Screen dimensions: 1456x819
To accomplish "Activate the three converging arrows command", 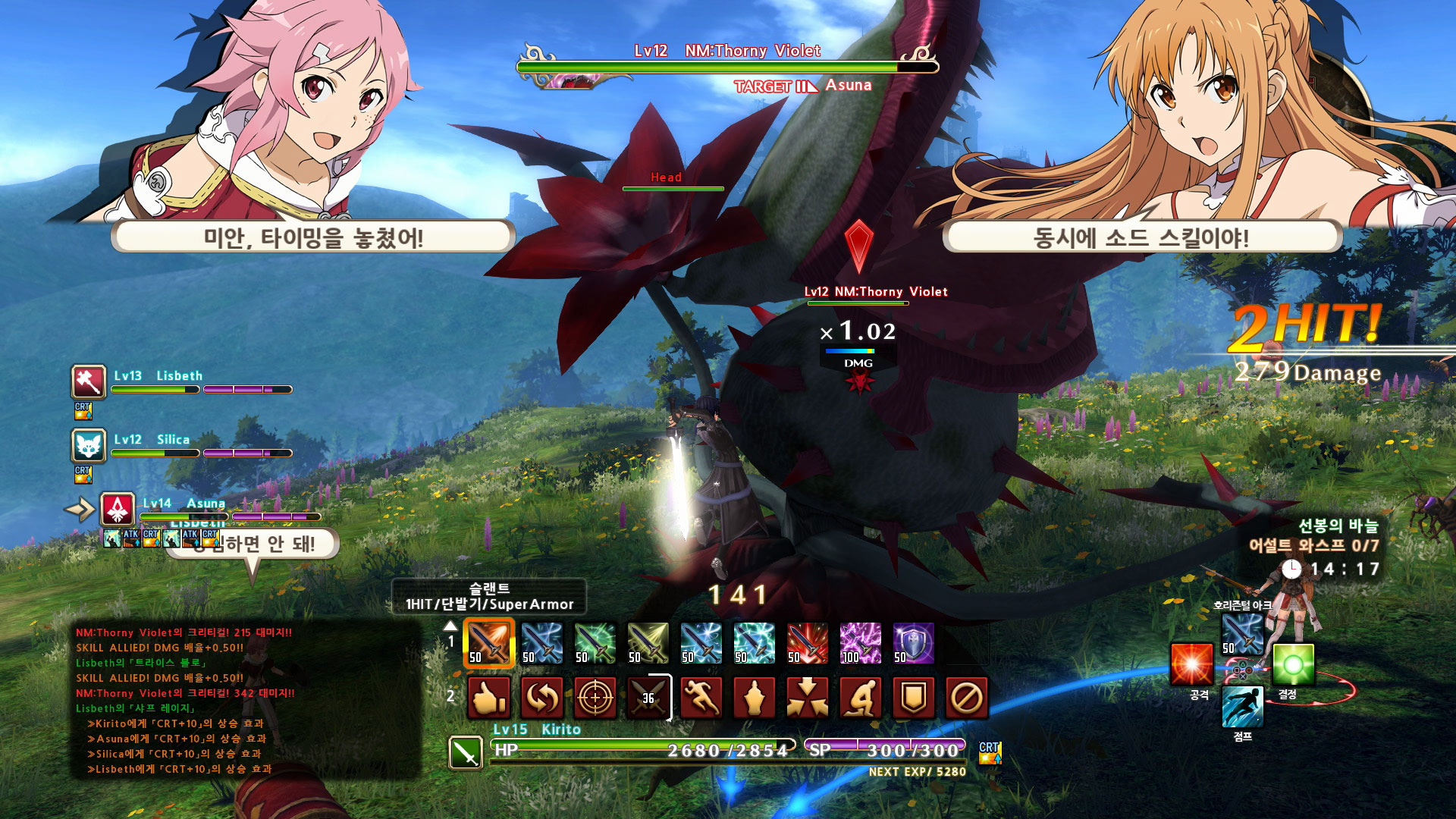I will (808, 698).
